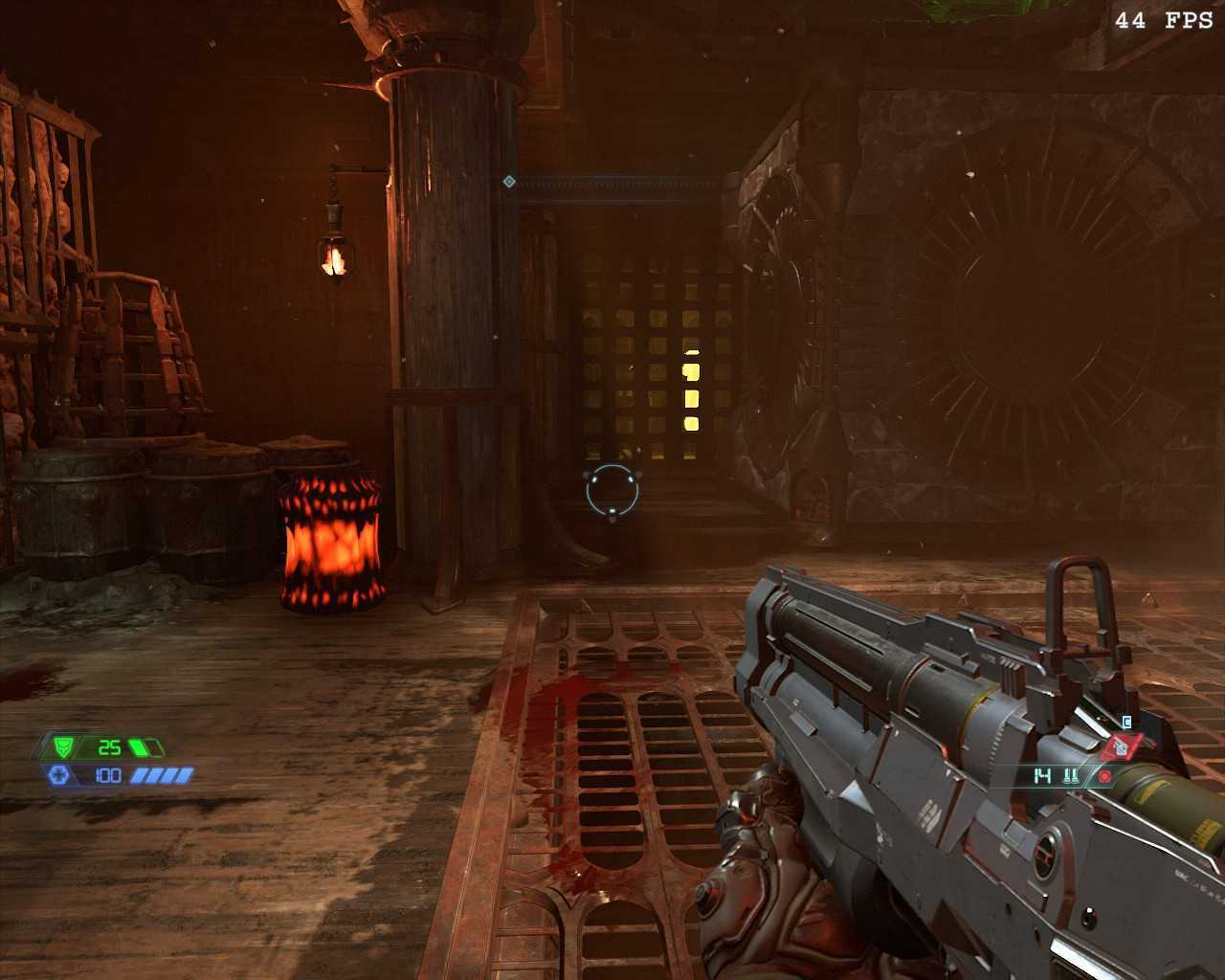The image size is (1225, 980).
Task: Click the green armor shield icon
Action: 63,746
